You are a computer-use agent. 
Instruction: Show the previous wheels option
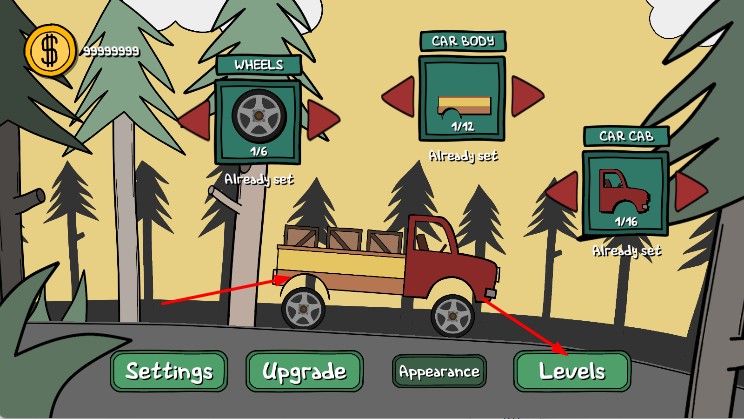click(x=193, y=120)
